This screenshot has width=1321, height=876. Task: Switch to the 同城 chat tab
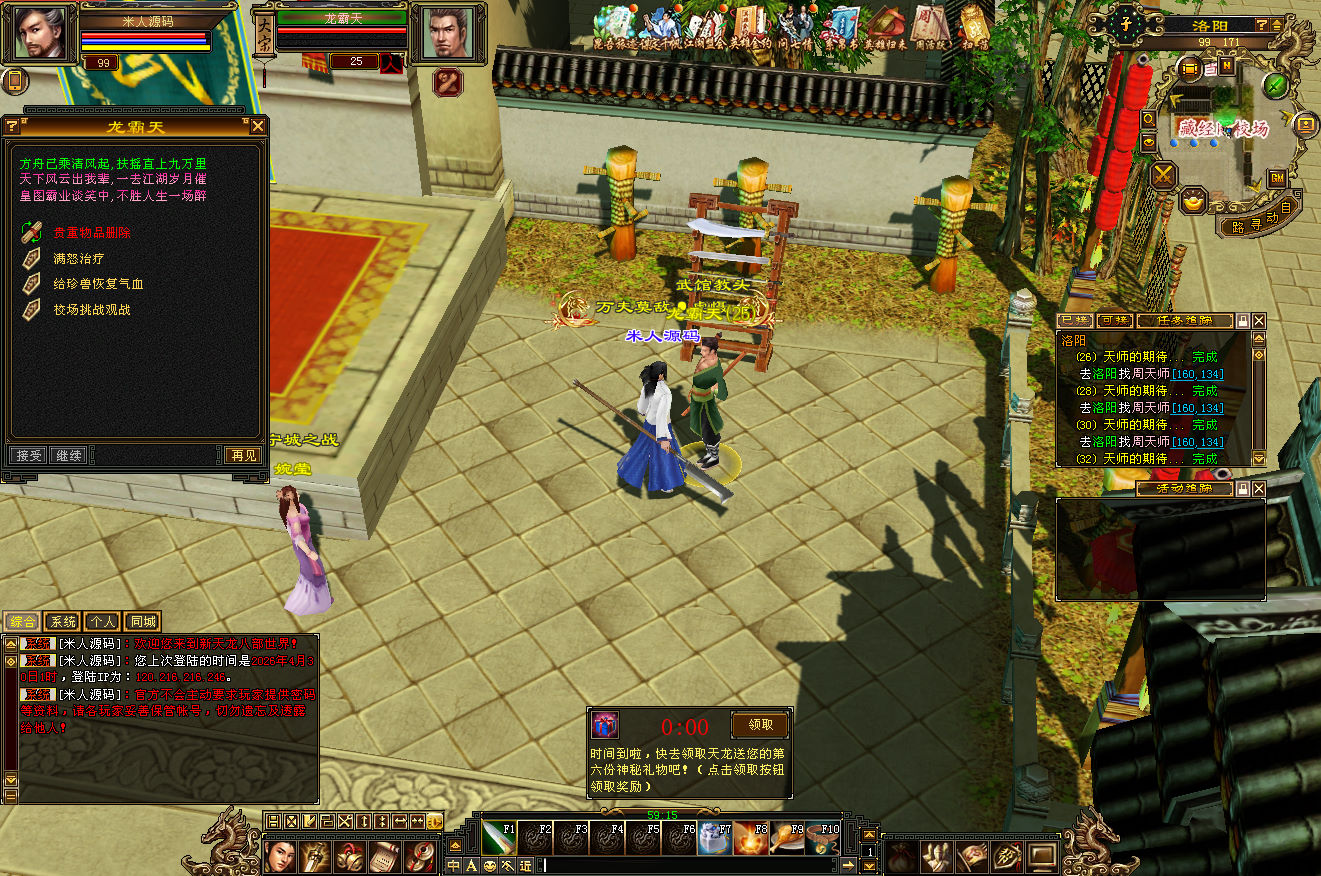pos(142,621)
